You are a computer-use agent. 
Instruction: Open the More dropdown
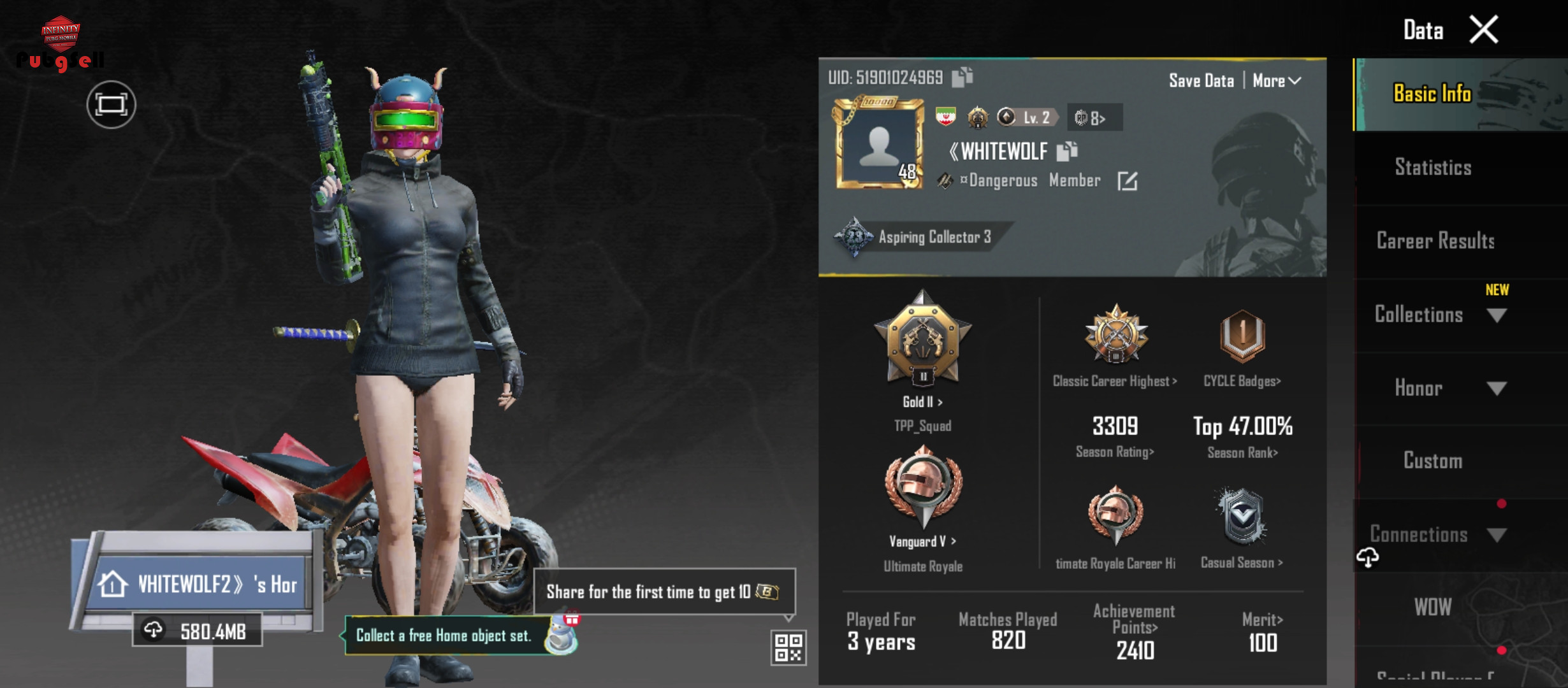pyautogui.click(x=1276, y=81)
